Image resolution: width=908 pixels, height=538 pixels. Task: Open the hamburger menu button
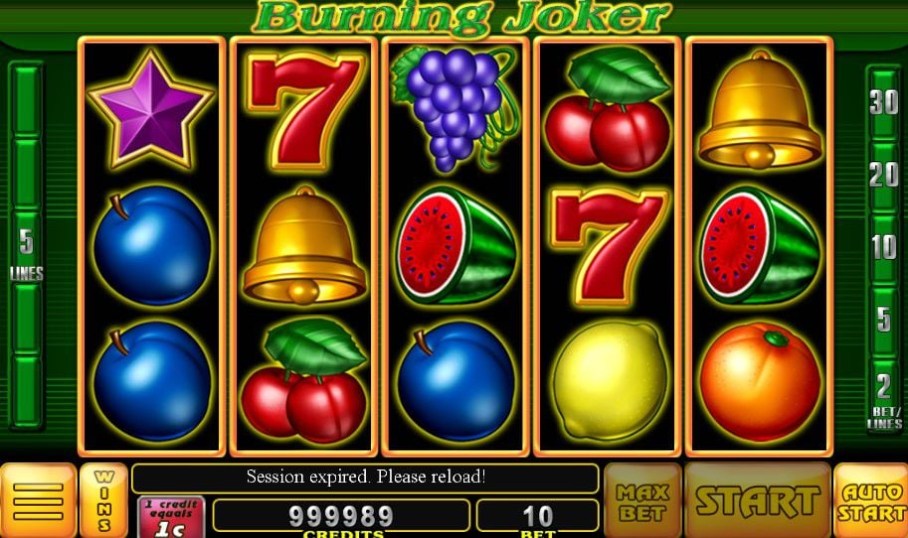(x=38, y=500)
